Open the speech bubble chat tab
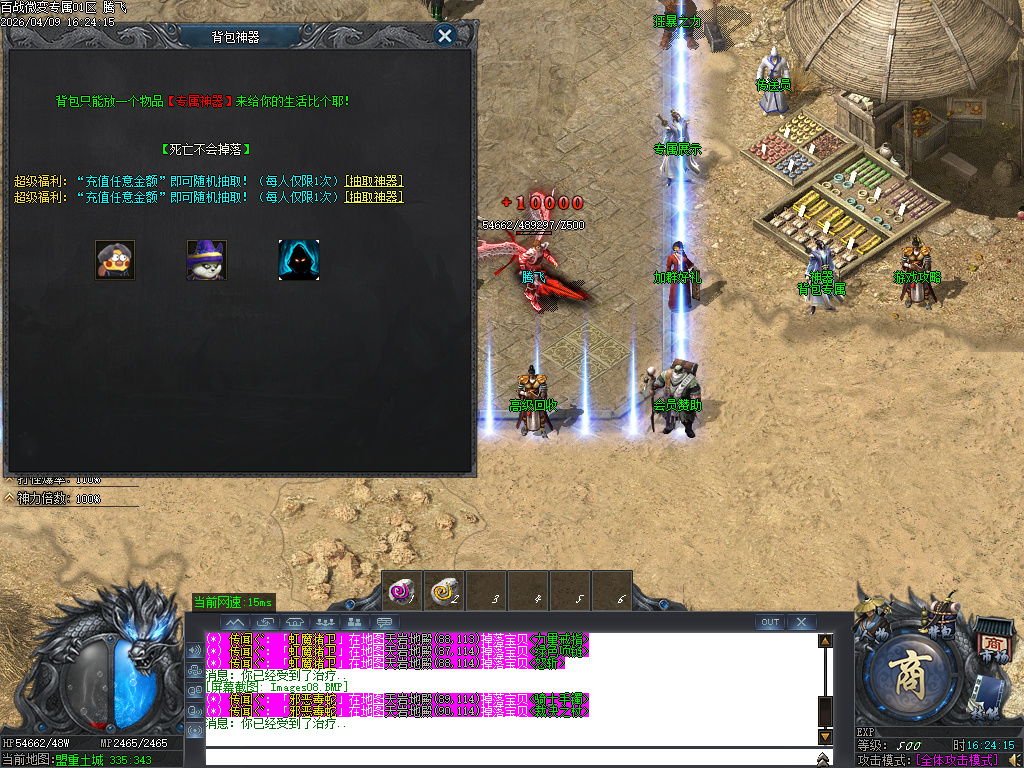This screenshot has height=768, width=1024. (x=385, y=622)
